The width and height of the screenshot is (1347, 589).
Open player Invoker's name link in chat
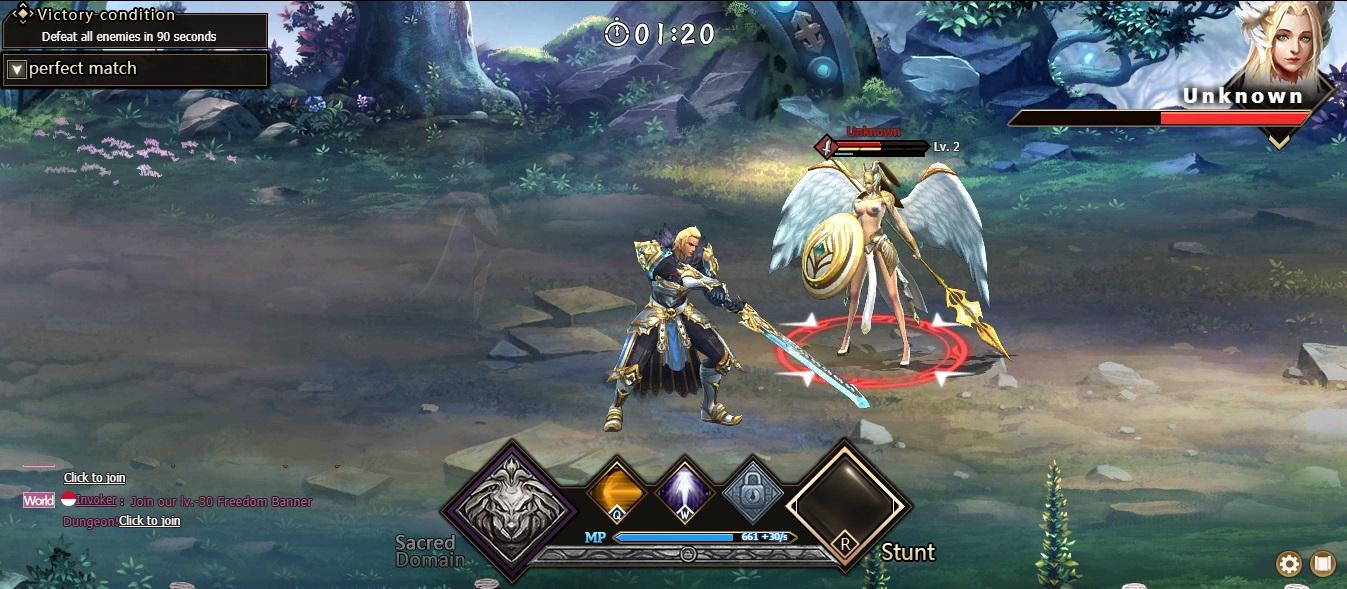click(95, 500)
